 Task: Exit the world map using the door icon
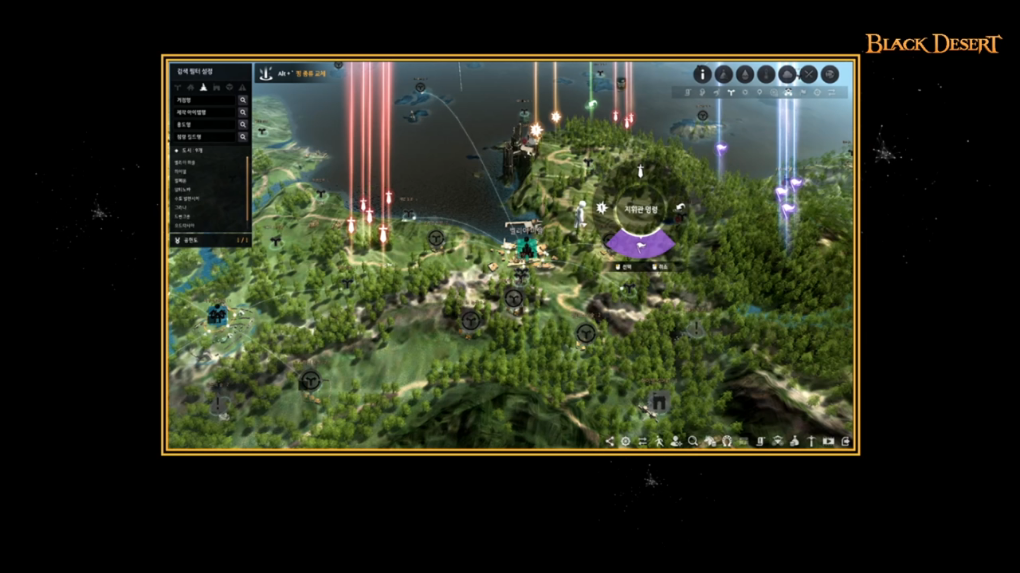click(846, 441)
